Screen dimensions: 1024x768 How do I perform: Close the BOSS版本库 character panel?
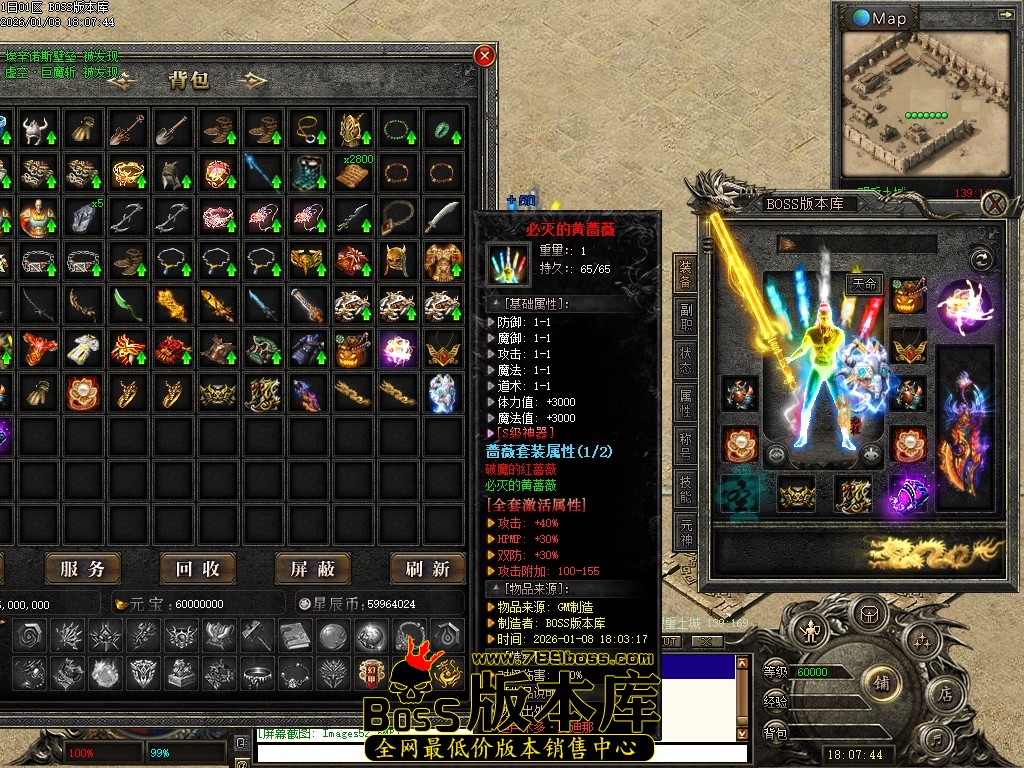click(994, 204)
